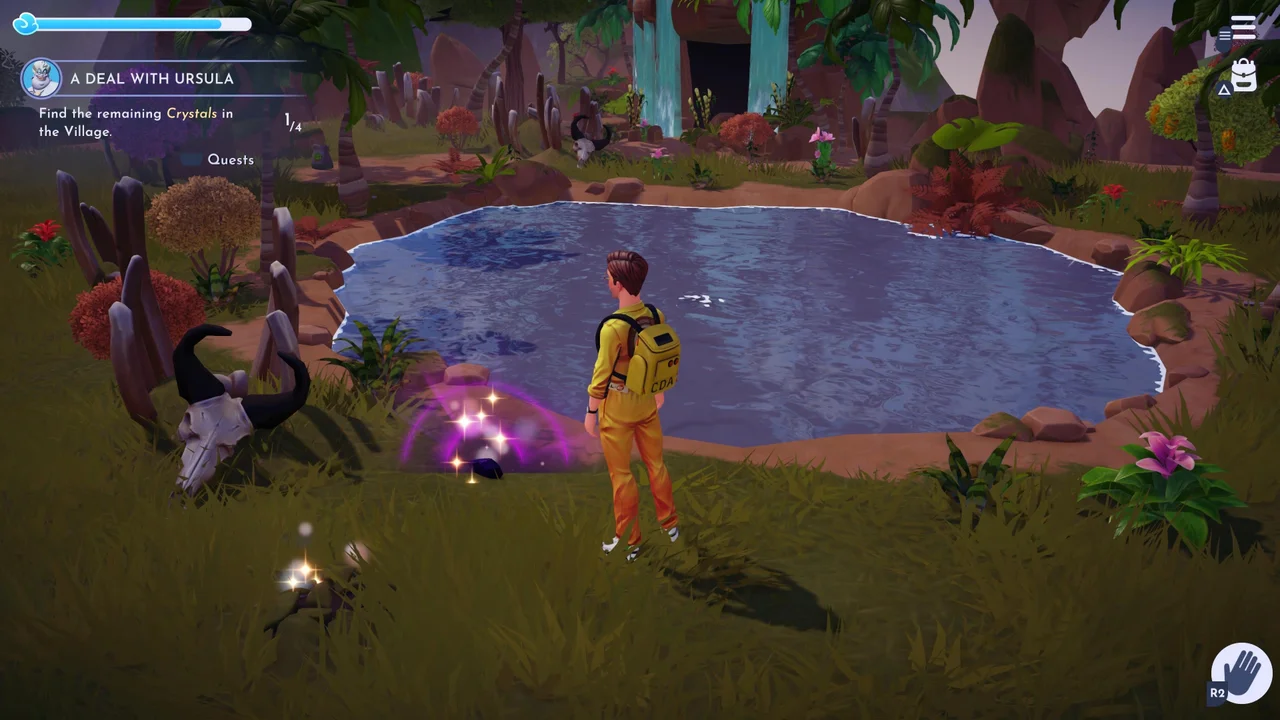1280x720 pixels.
Task: Click the Crystals quest link text
Action: click(193, 113)
